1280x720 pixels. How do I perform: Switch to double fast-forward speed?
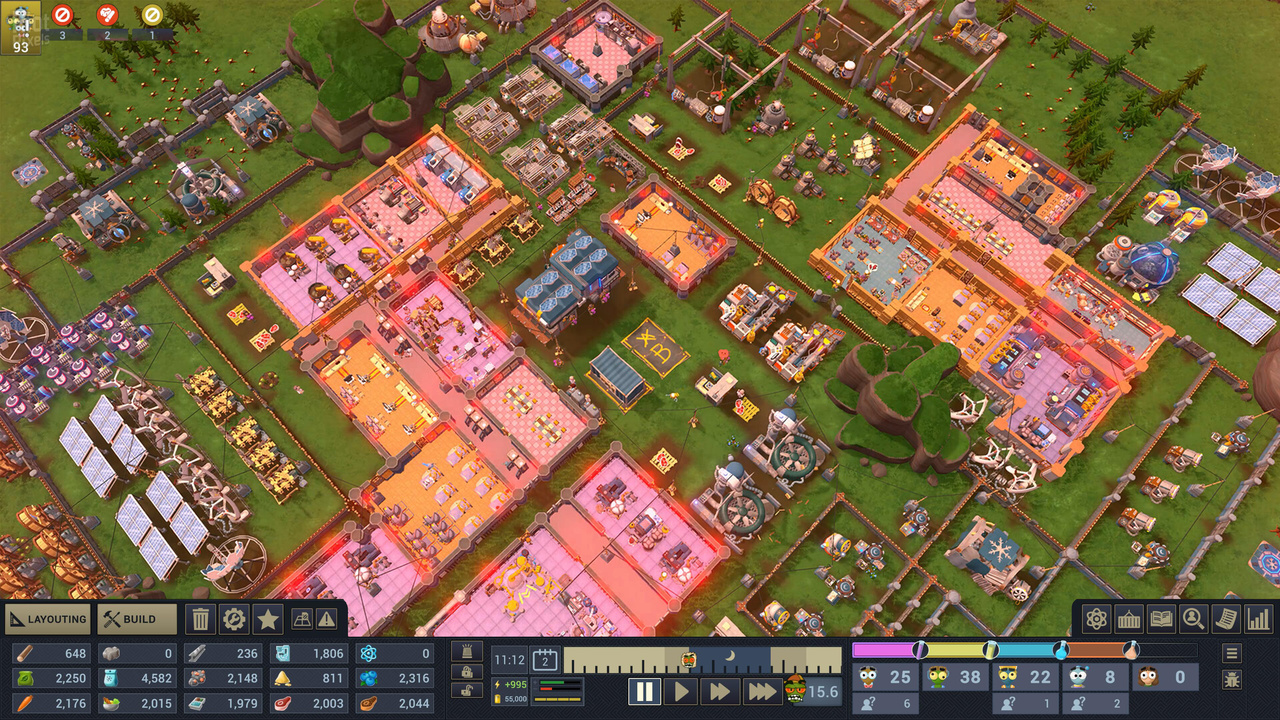point(720,691)
